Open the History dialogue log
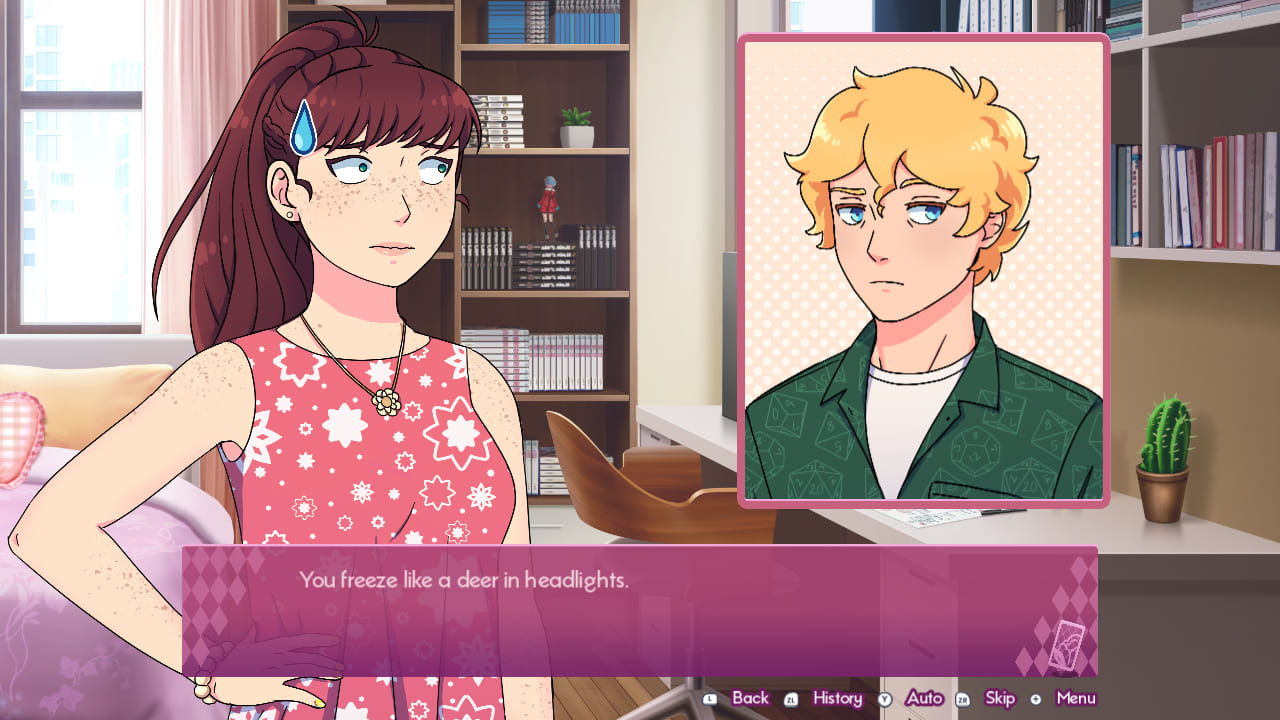This screenshot has width=1280, height=720. (x=838, y=698)
